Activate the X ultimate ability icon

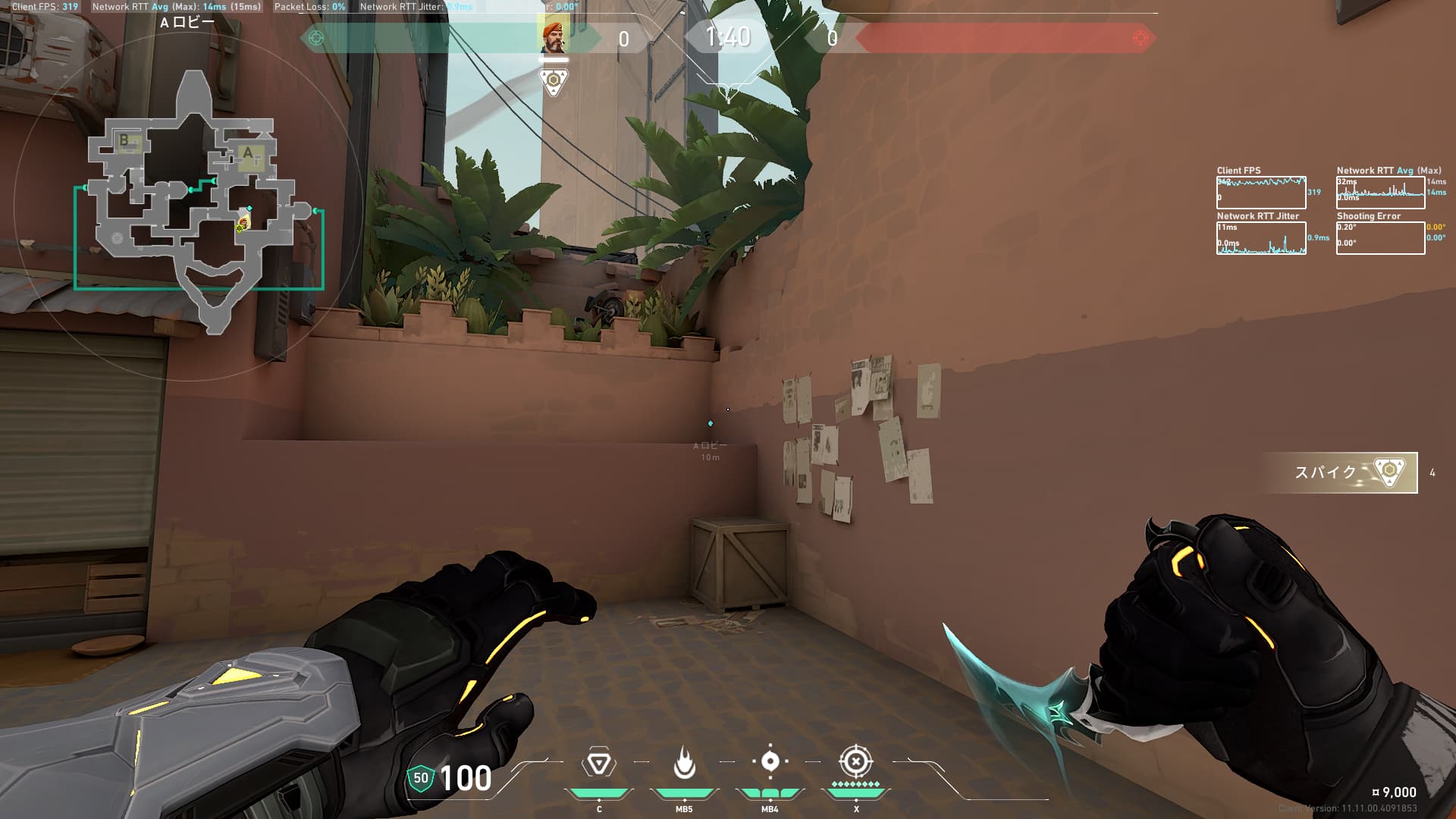coord(855,761)
